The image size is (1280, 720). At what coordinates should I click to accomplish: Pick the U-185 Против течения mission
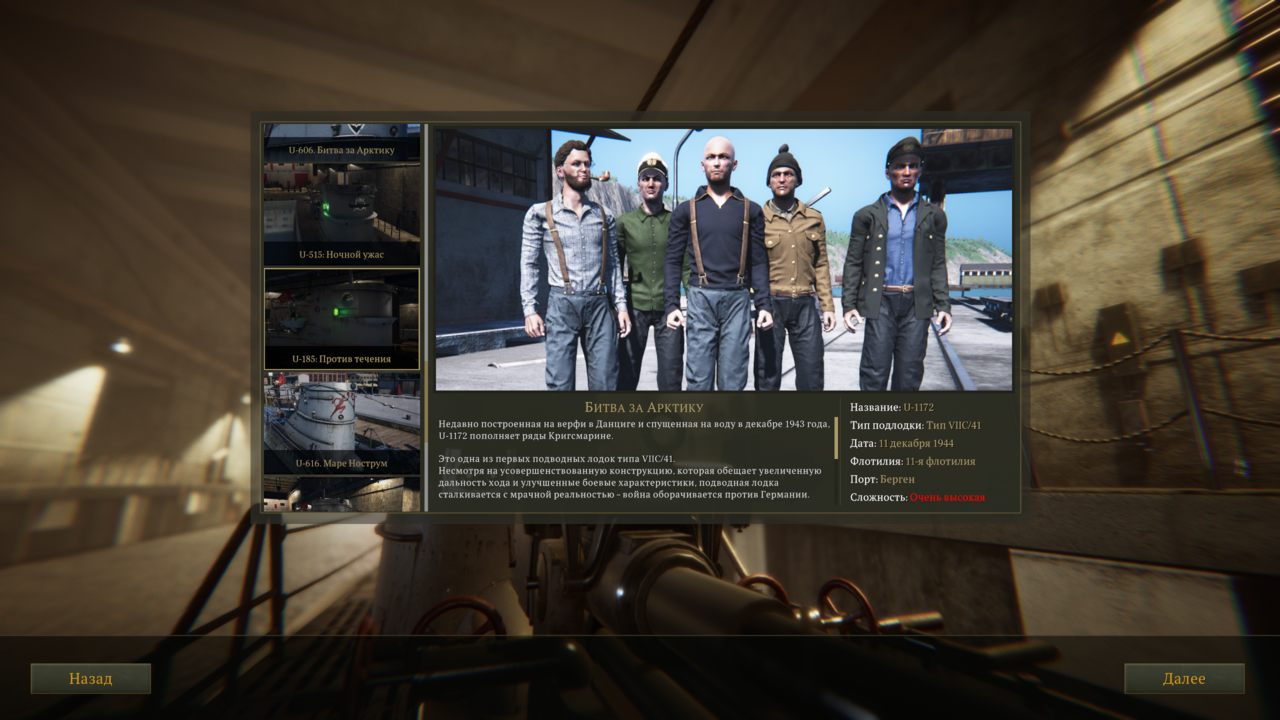(342, 319)
